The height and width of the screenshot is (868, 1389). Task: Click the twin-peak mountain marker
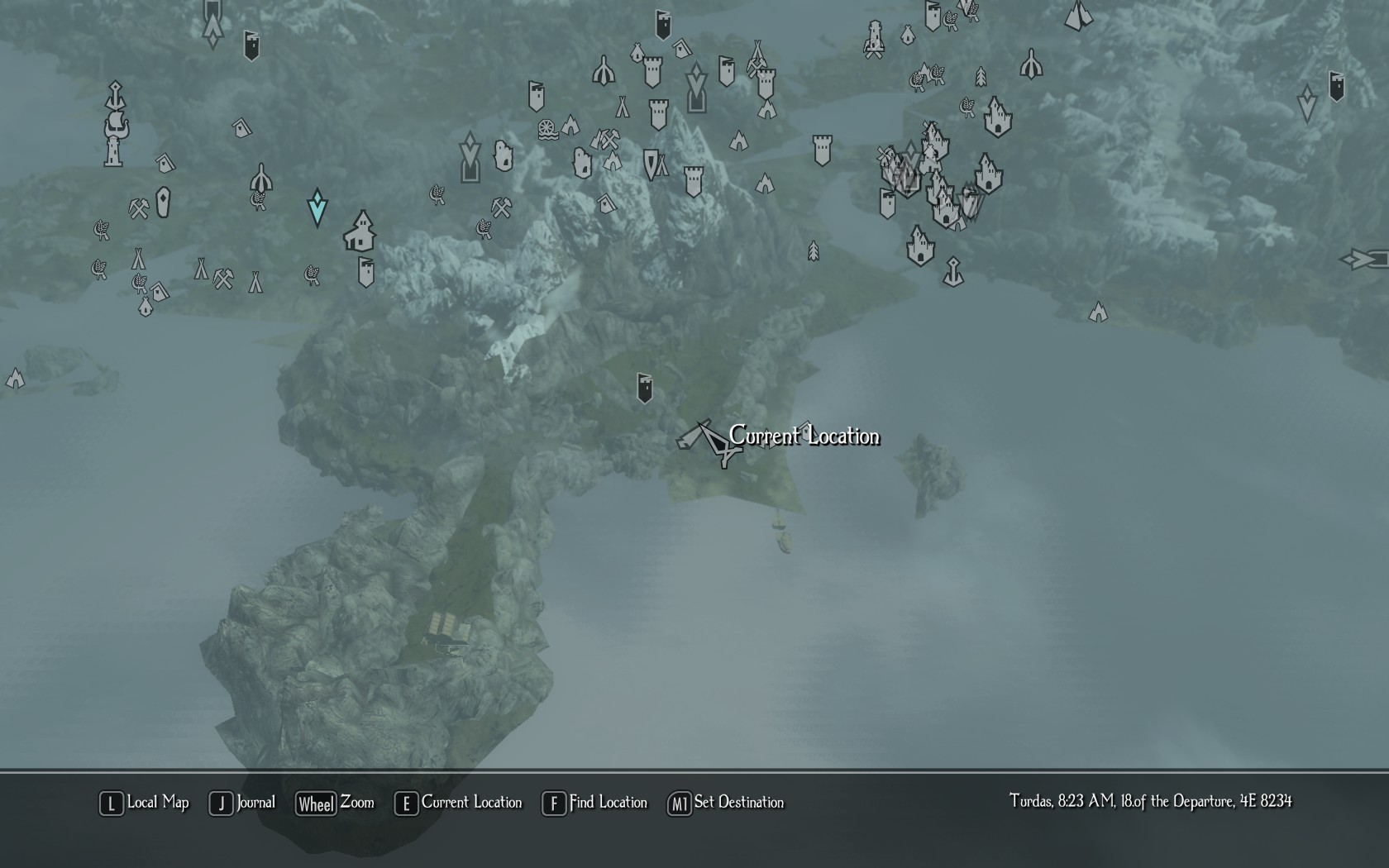tap(1077, 15)
